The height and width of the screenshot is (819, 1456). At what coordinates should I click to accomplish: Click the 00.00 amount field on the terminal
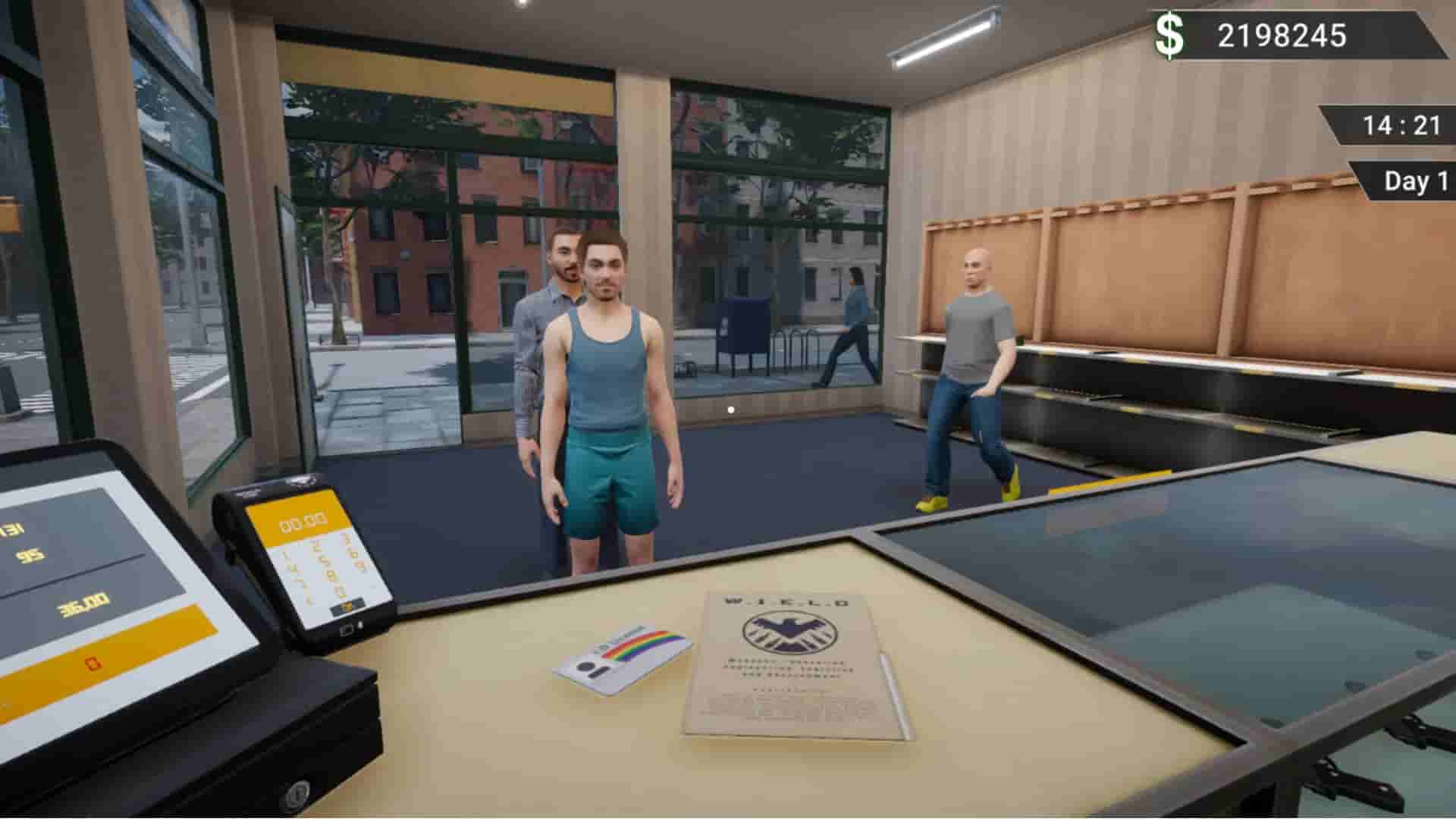pos(303,522)
